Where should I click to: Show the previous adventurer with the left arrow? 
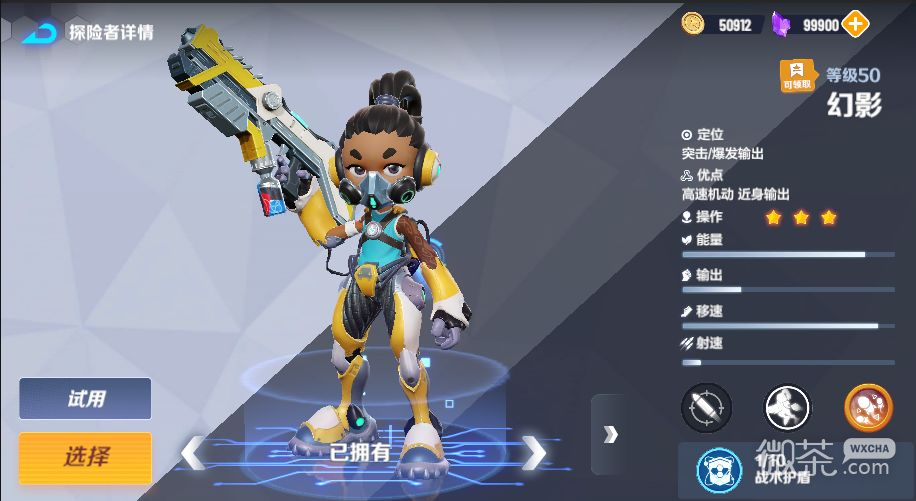(192, 453)
